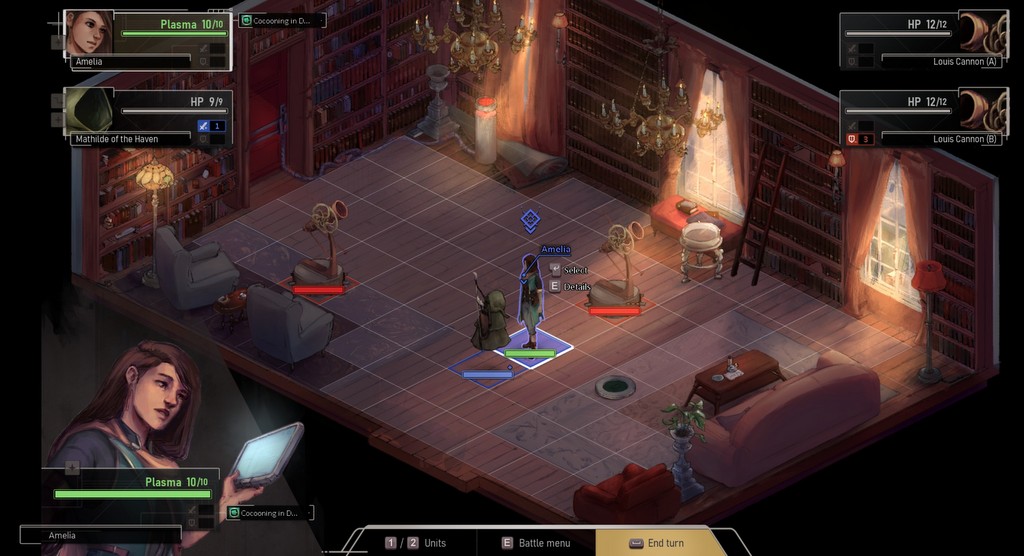
Task: Click the Cocooning status tag near the bottom portrait
Action: (269, 513)
